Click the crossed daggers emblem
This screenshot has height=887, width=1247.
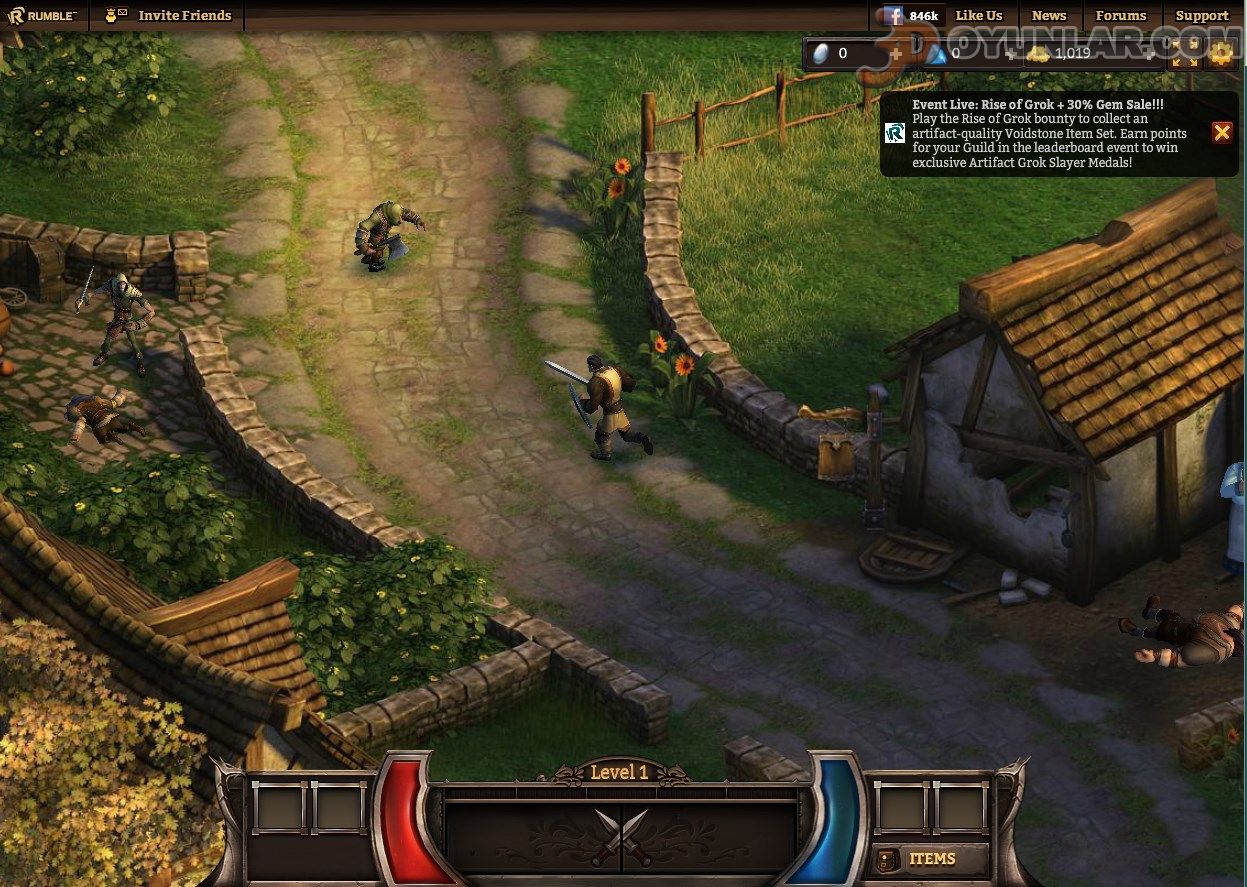click(621, 836)
